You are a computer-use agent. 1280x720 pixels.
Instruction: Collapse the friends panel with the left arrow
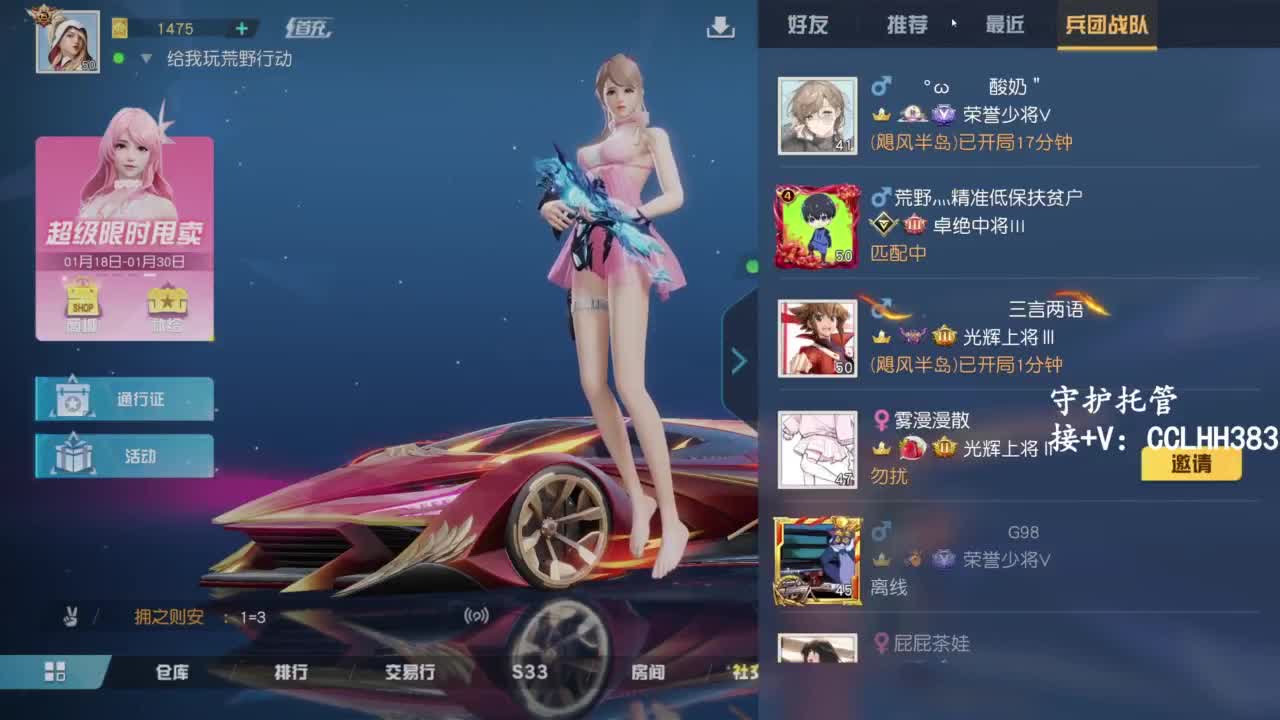tap(740, 360)
